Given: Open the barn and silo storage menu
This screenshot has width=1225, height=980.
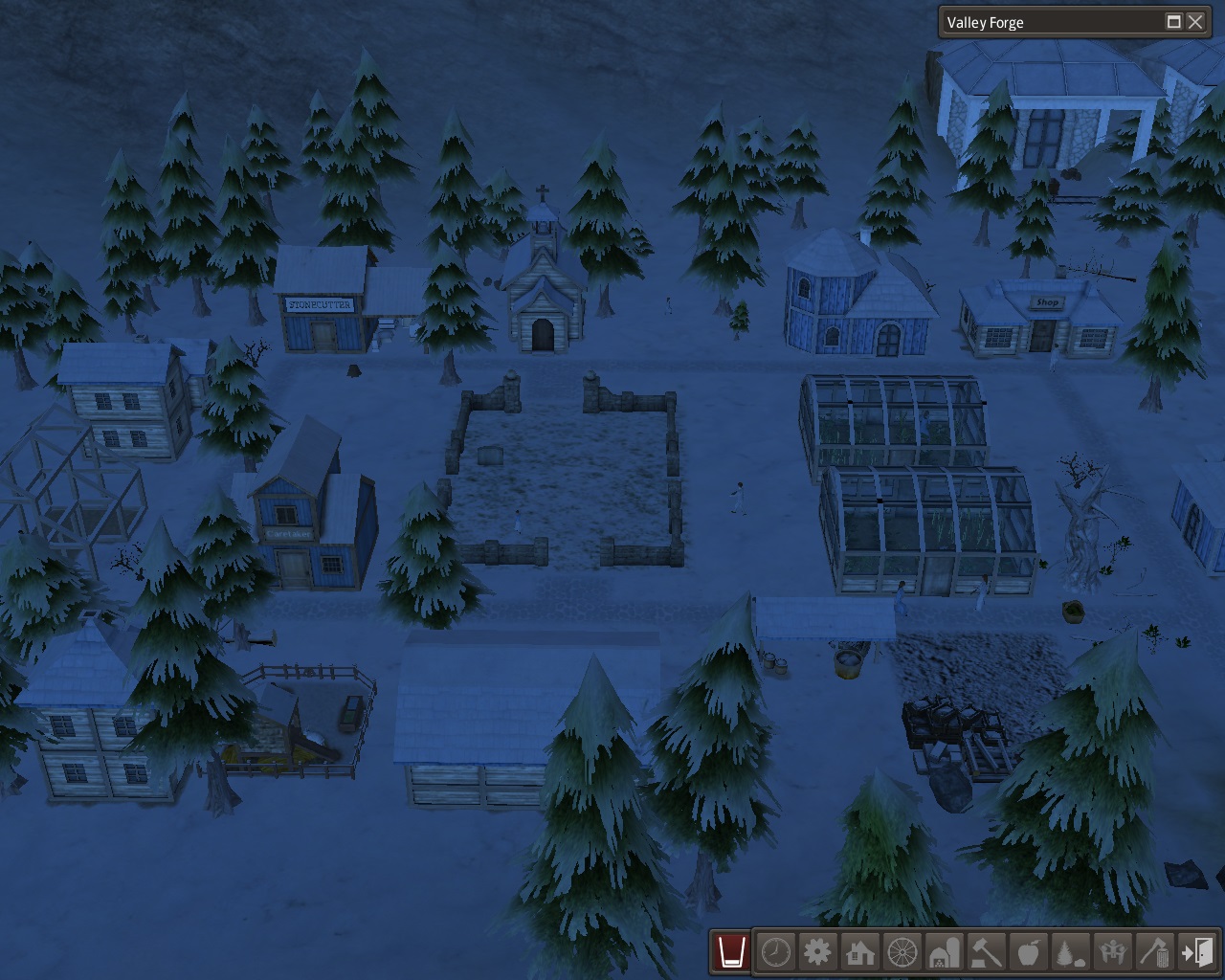Looking at the screenshot, I should pos(945,952).
